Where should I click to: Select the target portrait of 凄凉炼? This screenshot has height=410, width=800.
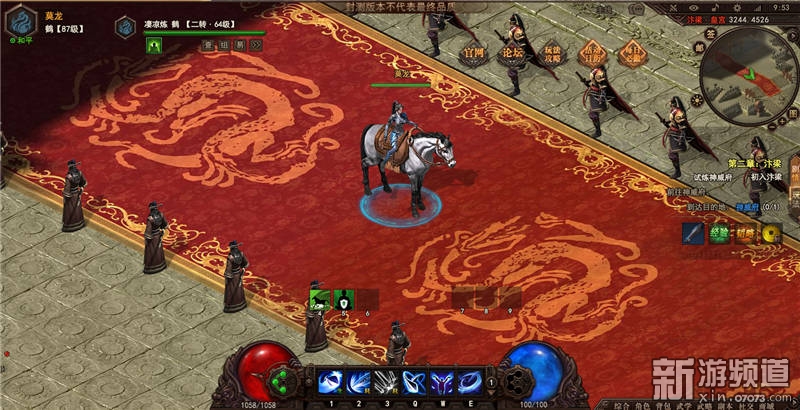click(126, 25)
